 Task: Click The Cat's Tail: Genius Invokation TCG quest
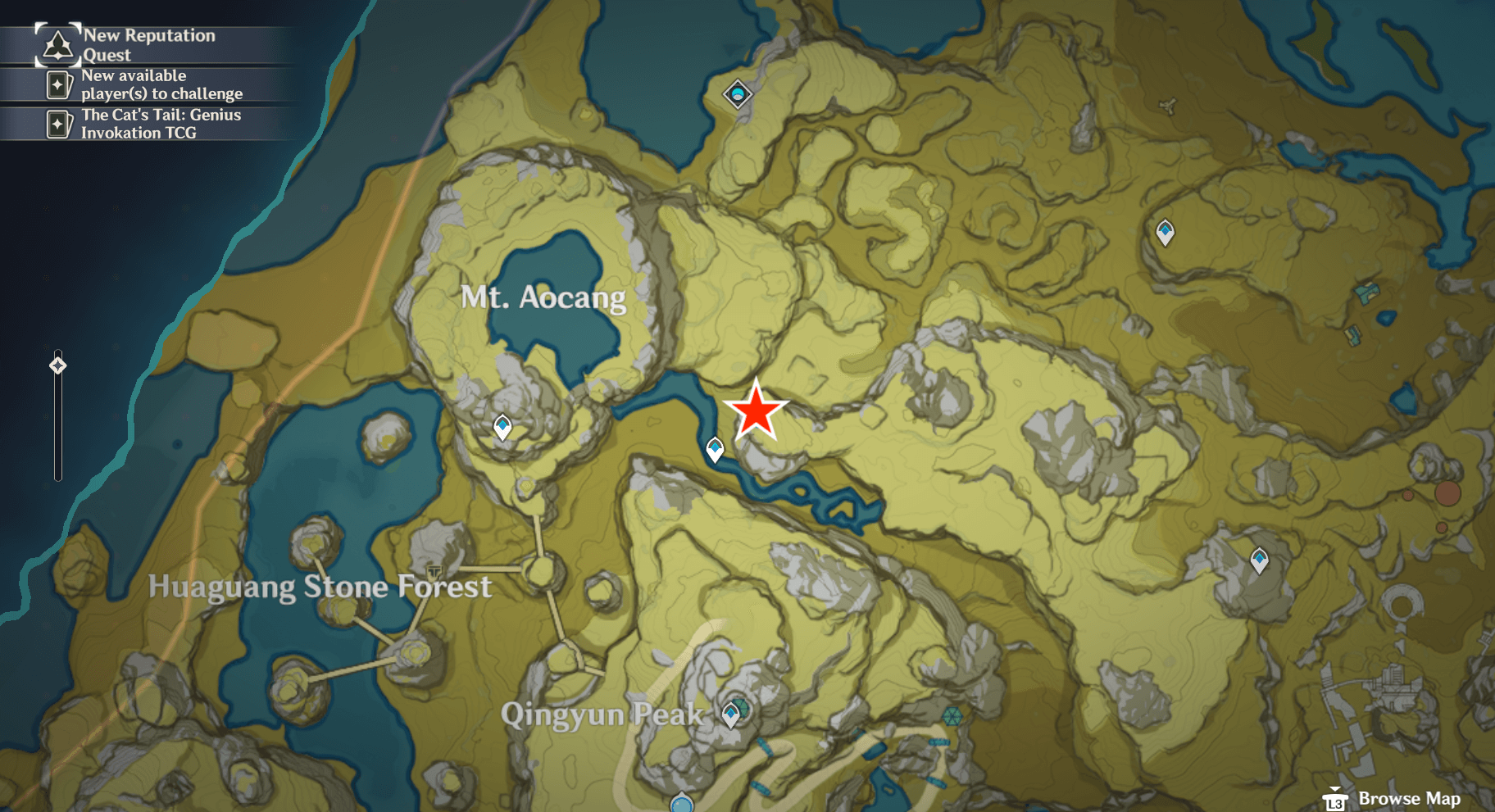[x=160, y=124]
